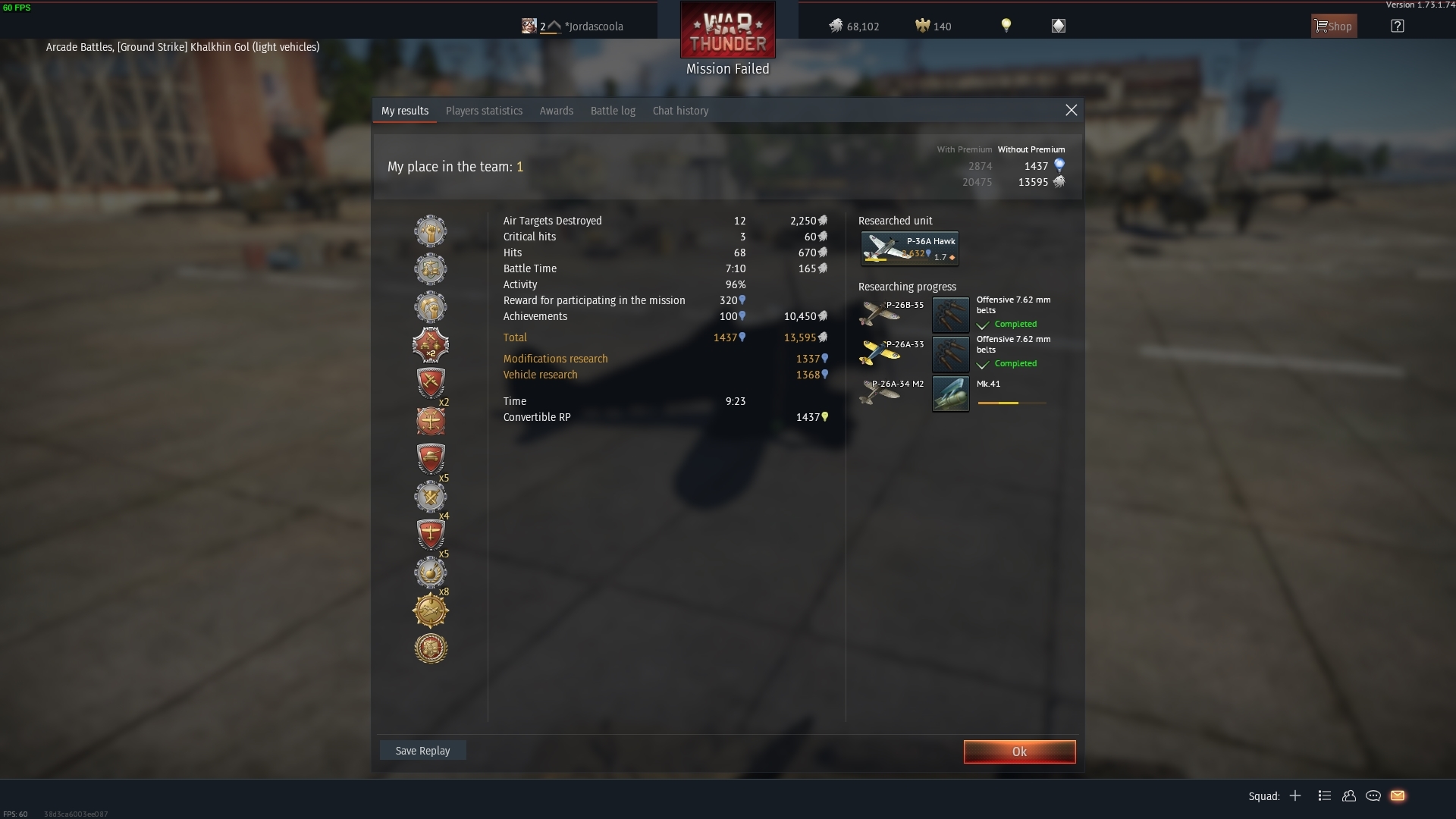This screenshot has height=819, width=1456.
Task: Switch to the Players statistics tab
Action: click(x=484, y=111)
